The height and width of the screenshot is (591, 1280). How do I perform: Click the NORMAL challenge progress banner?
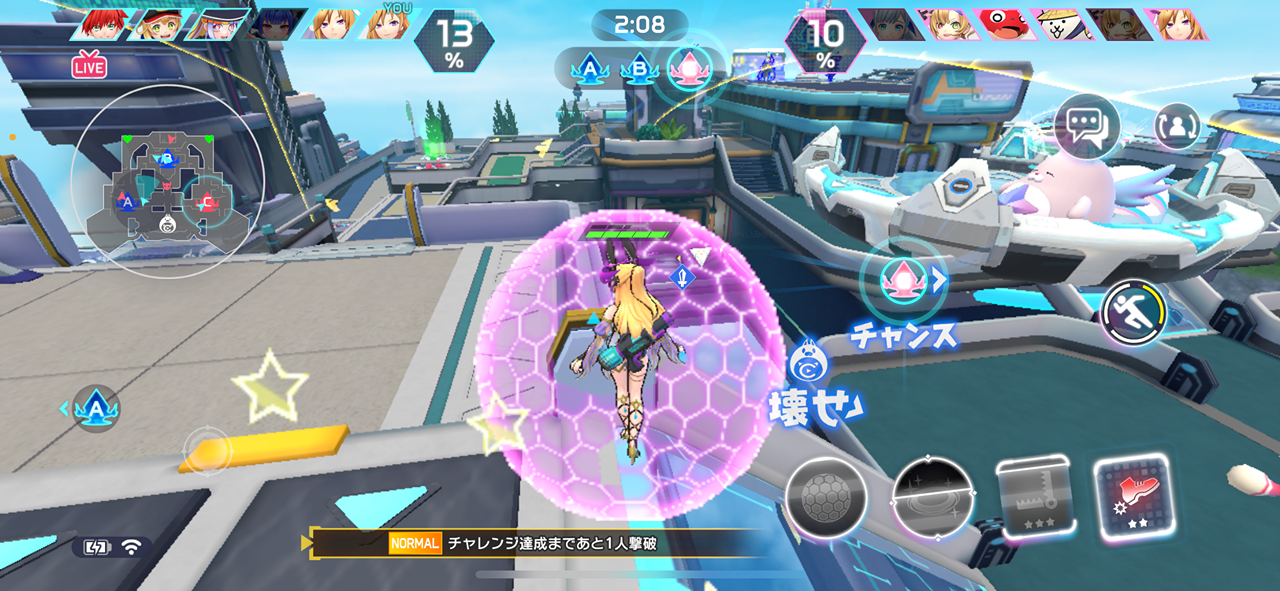[540, 543]
